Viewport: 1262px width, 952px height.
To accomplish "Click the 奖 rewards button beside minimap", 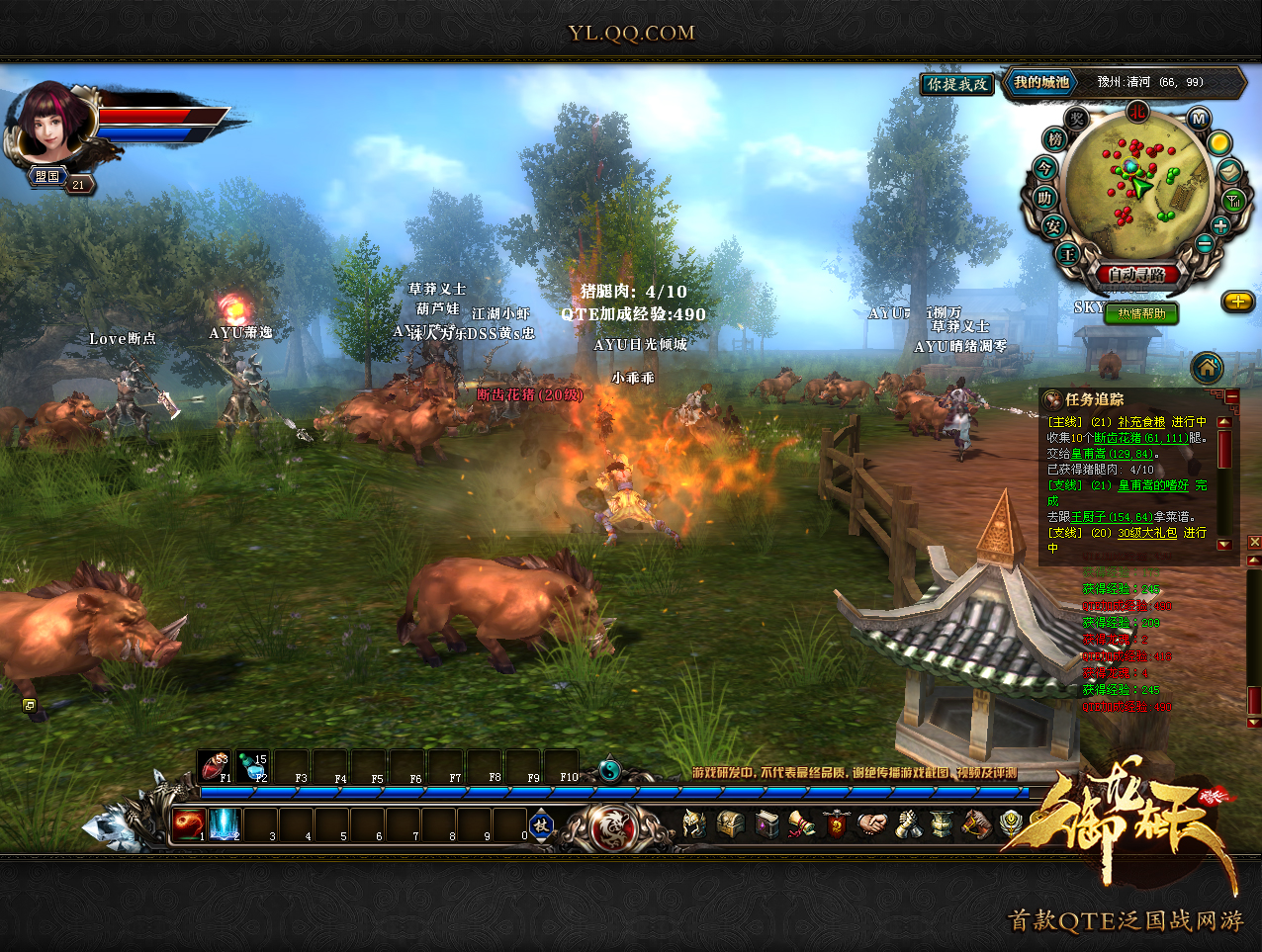I will click(x=1077, y=120).
